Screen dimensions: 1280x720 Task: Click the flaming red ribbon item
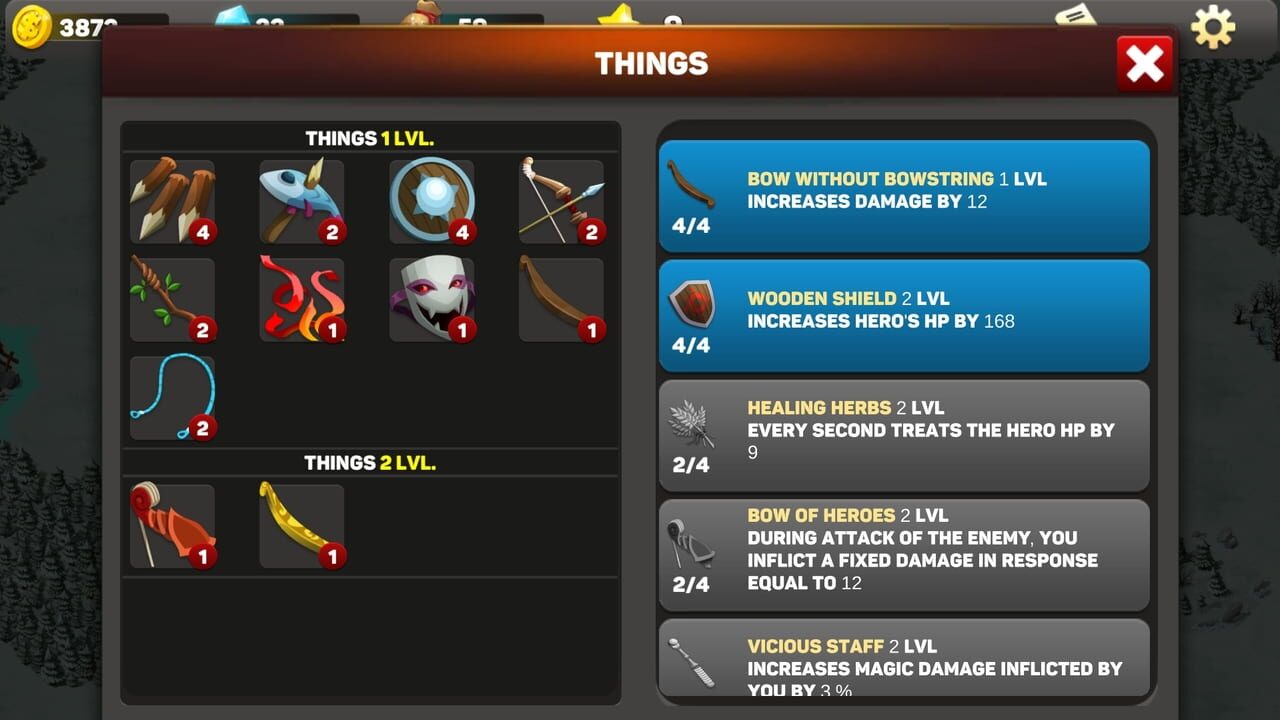(302, 300)
